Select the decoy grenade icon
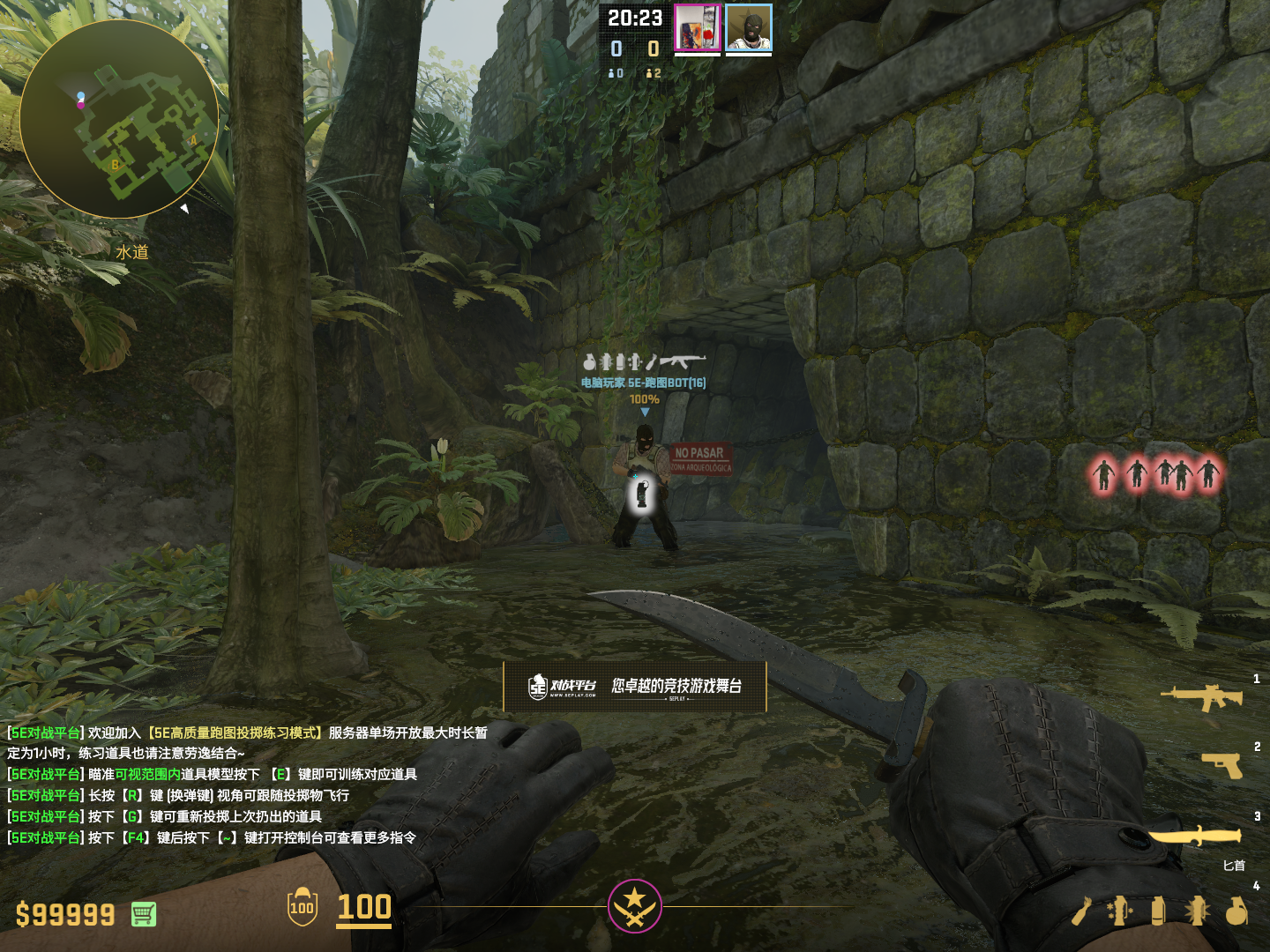The height and width of the screenshot is (952, 1270). point(1119,911)
